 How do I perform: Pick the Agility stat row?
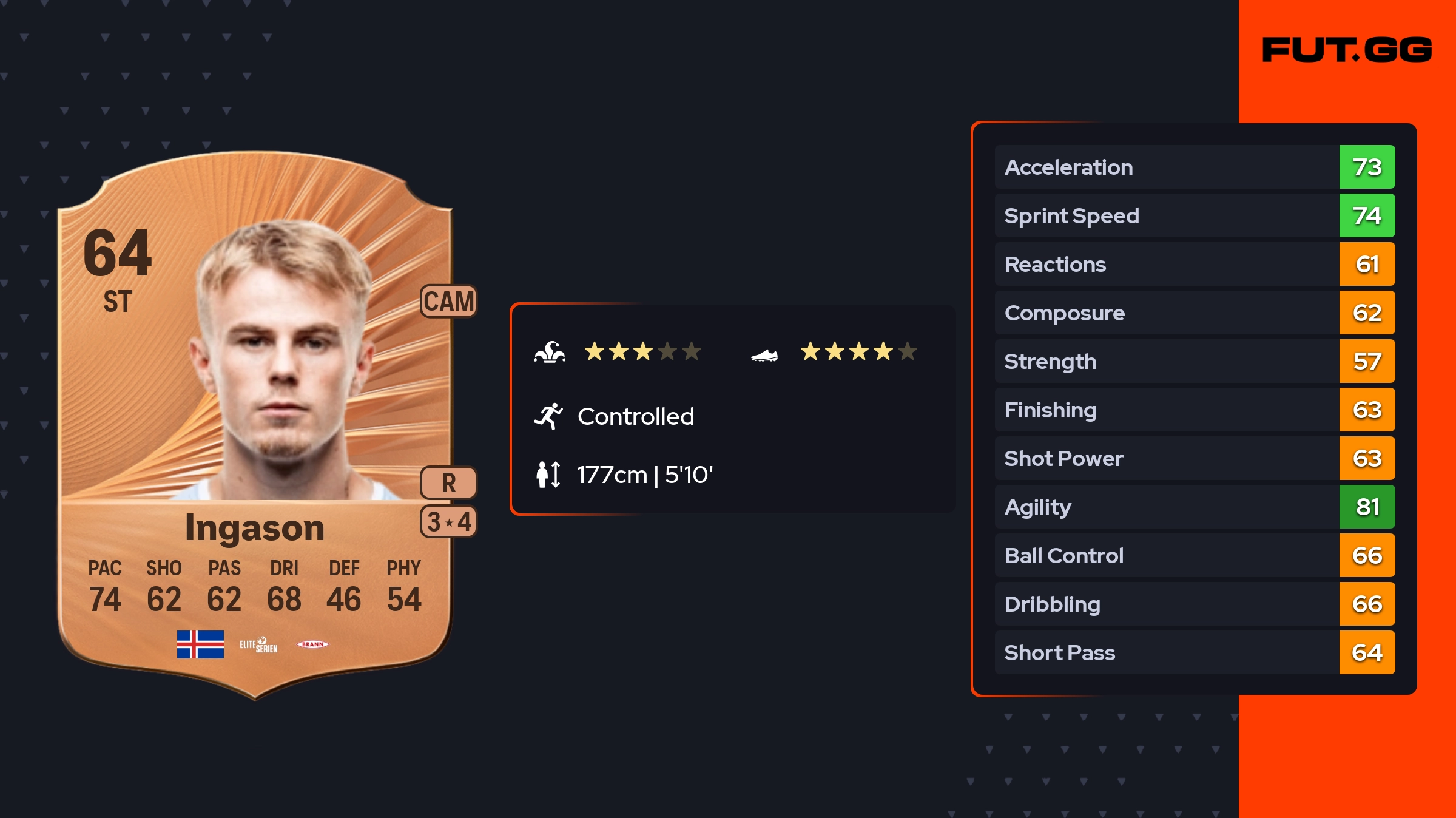pyautogui.click(x=1194, y=507)
